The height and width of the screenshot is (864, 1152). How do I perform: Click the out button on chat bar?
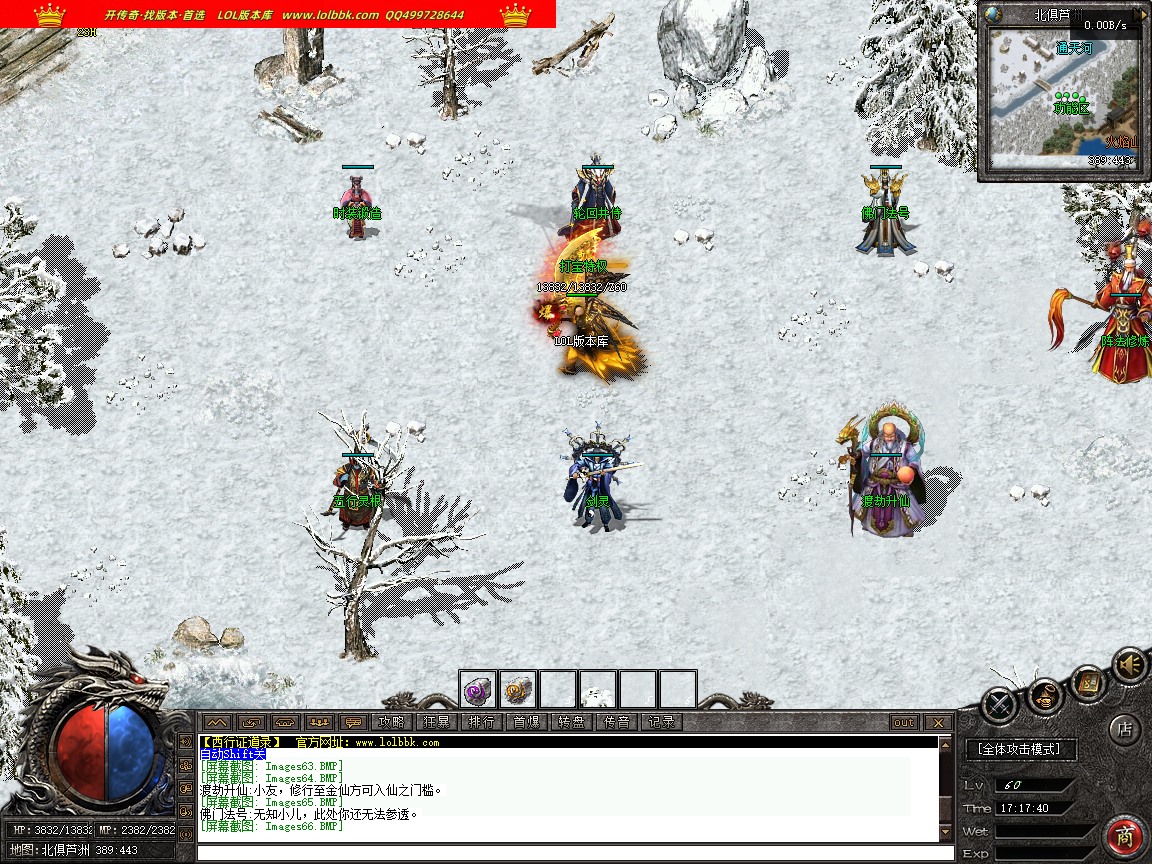(903, 722)
